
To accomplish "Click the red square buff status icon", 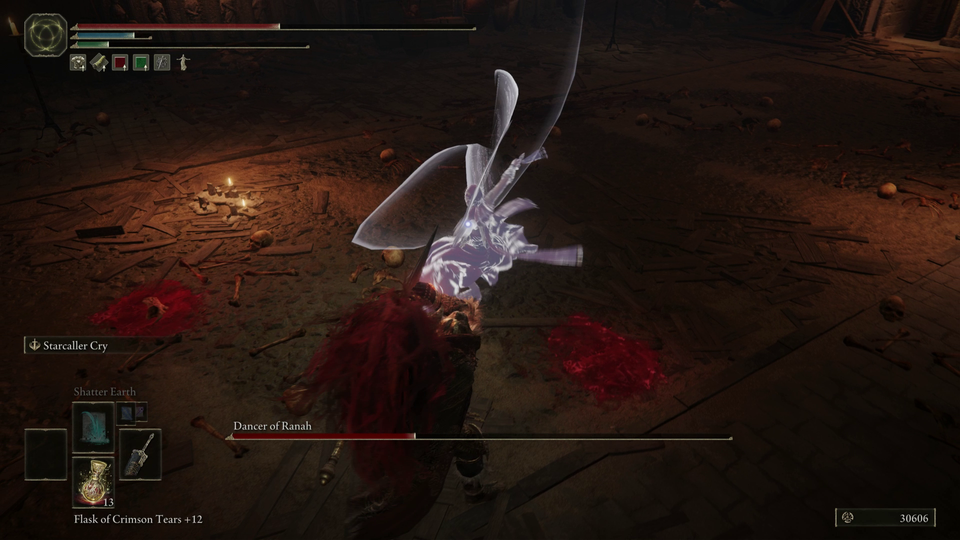I will click(x=120, y=62).
